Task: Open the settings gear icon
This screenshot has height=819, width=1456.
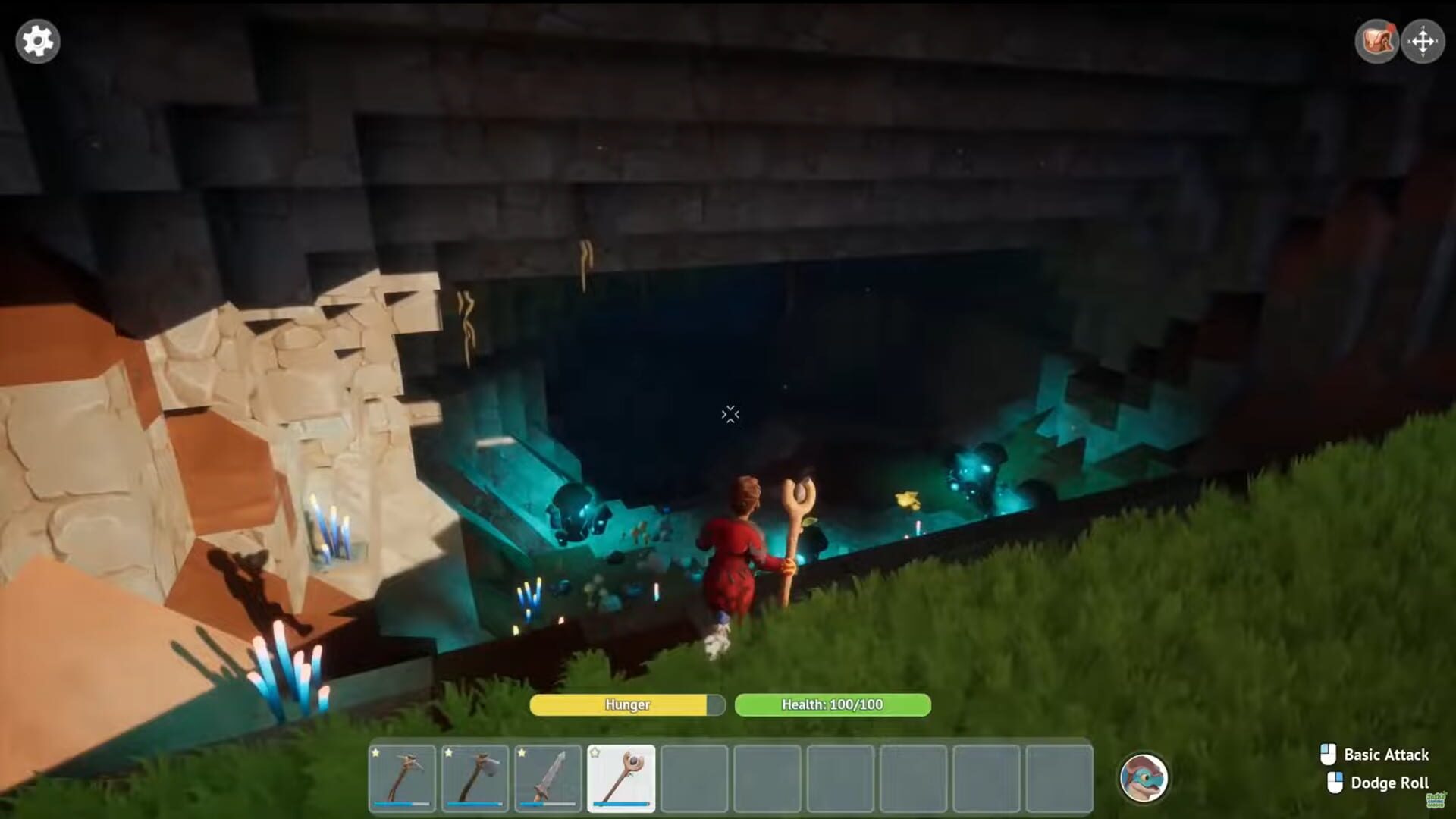Action: (36, 41)
